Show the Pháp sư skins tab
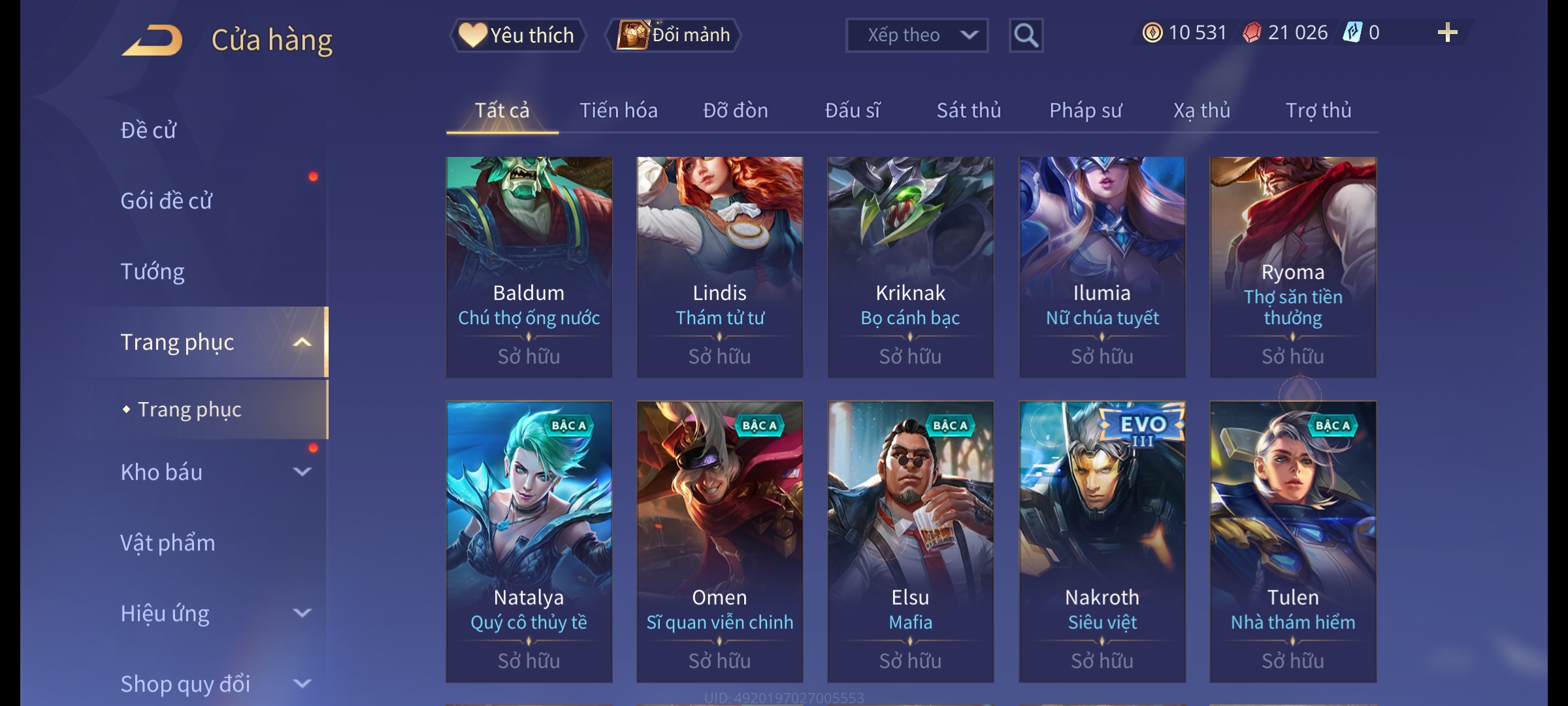The width and height of the screenshot is (1568, 706). (1085, 110)
